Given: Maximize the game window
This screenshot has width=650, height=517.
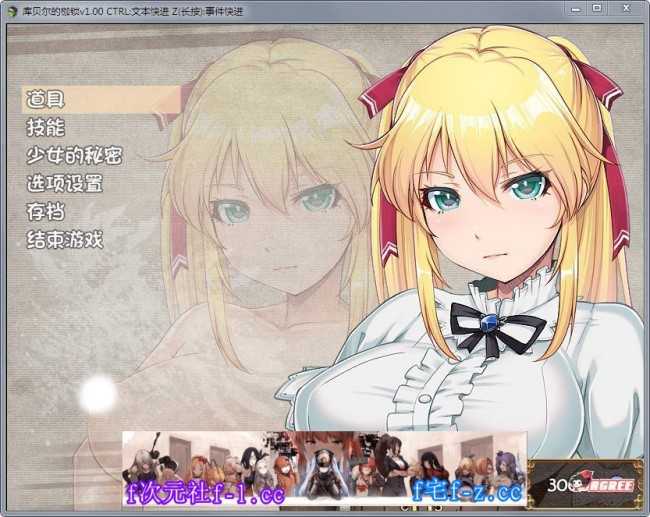Looking at the screenshot, I should [x=596, y=8].
